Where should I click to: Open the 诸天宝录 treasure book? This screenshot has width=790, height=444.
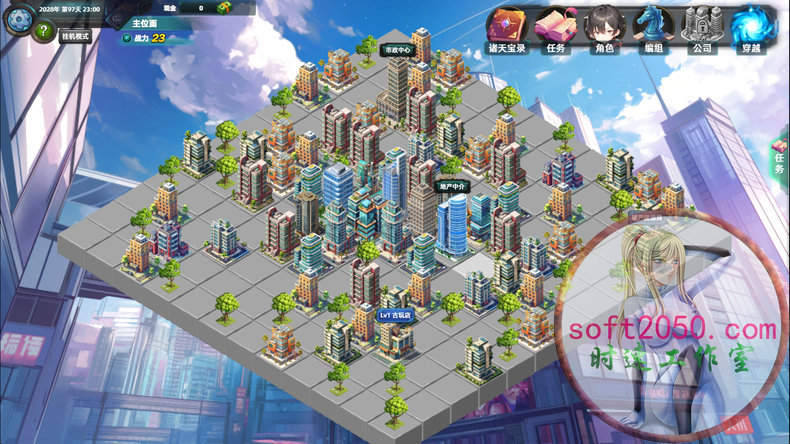[510, 30]
